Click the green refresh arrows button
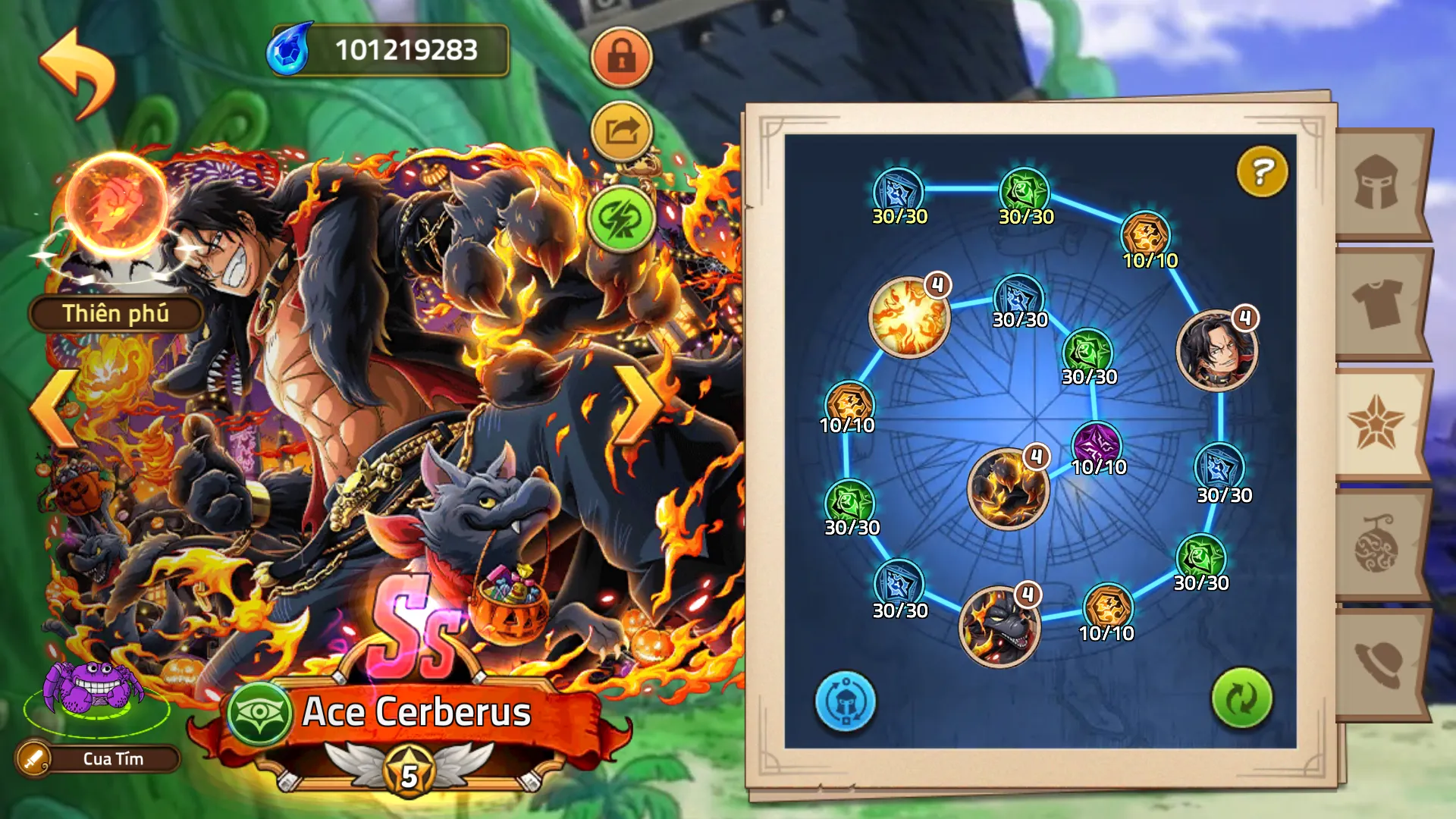The image size is (1456, 819). click(x=1241, y=698)
